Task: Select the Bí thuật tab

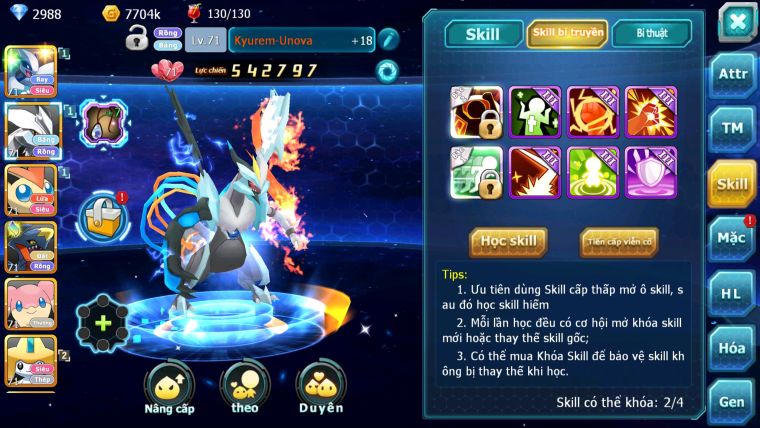Action: click(x=651, y=34)
